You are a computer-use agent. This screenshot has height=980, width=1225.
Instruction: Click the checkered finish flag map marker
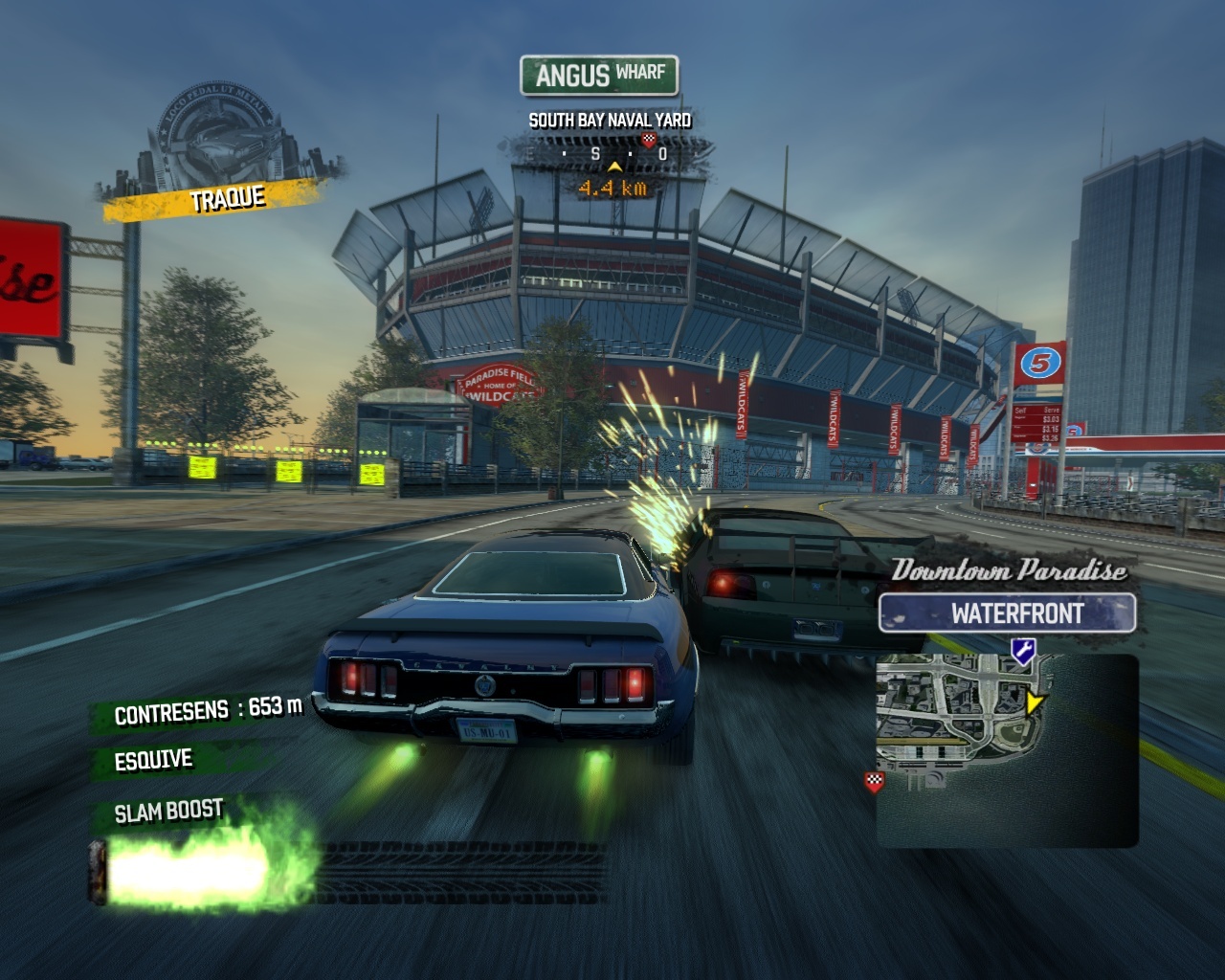tap(874, 782)
